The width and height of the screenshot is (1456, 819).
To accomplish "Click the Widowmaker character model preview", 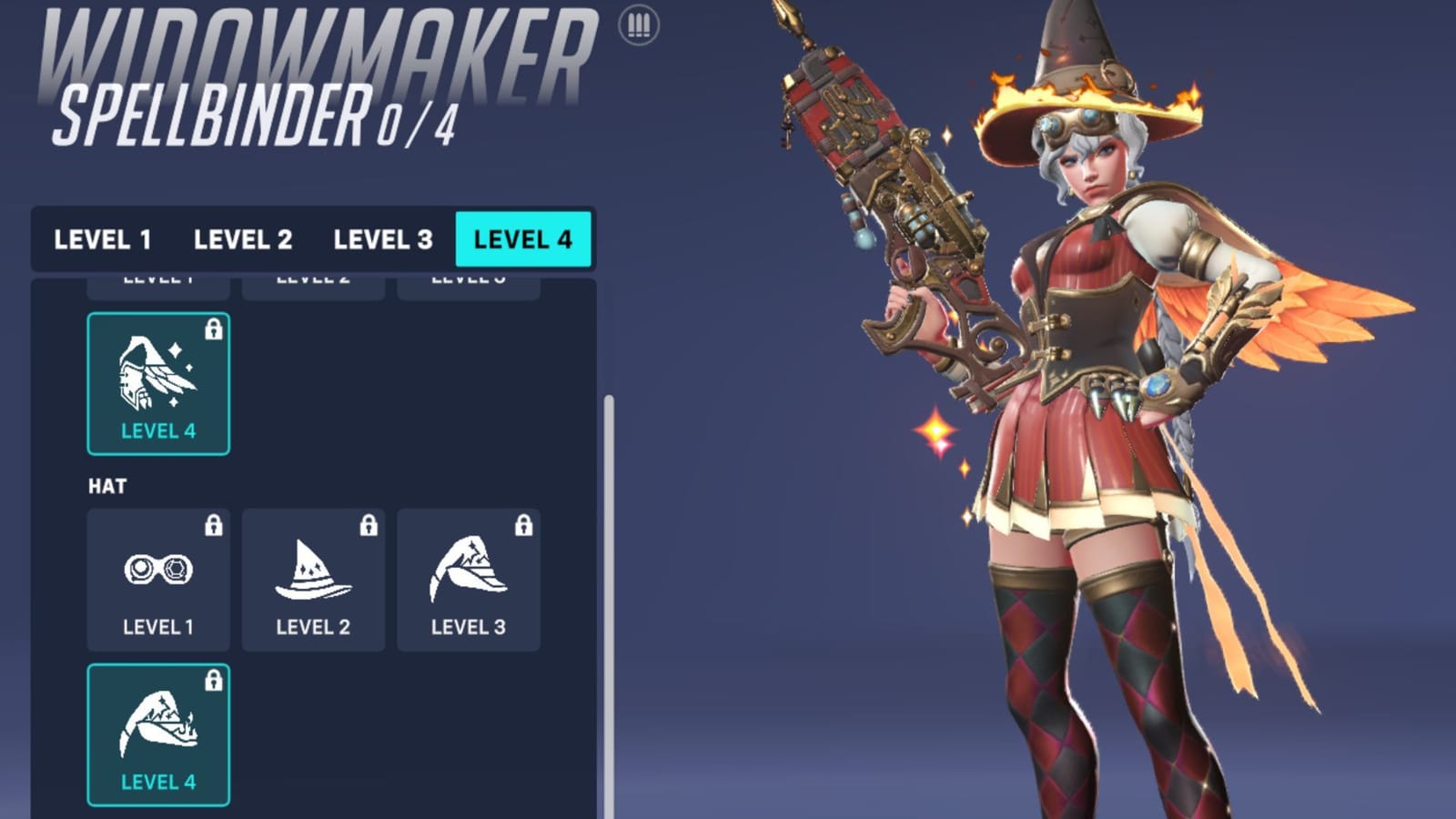I will tap(1092, 409).
